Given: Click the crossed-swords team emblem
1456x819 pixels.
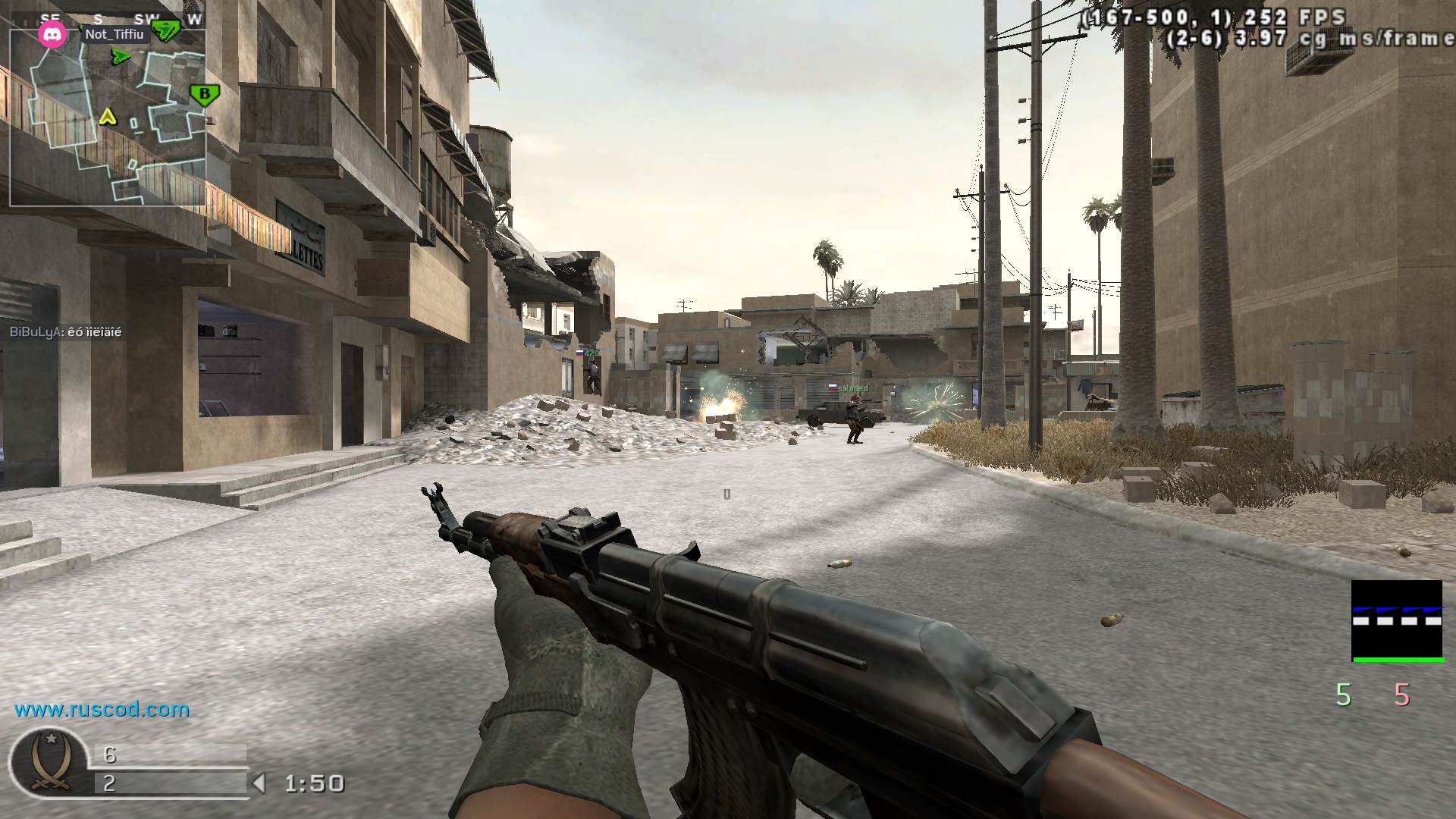Looking at the screenshot, I should (49, 763).
